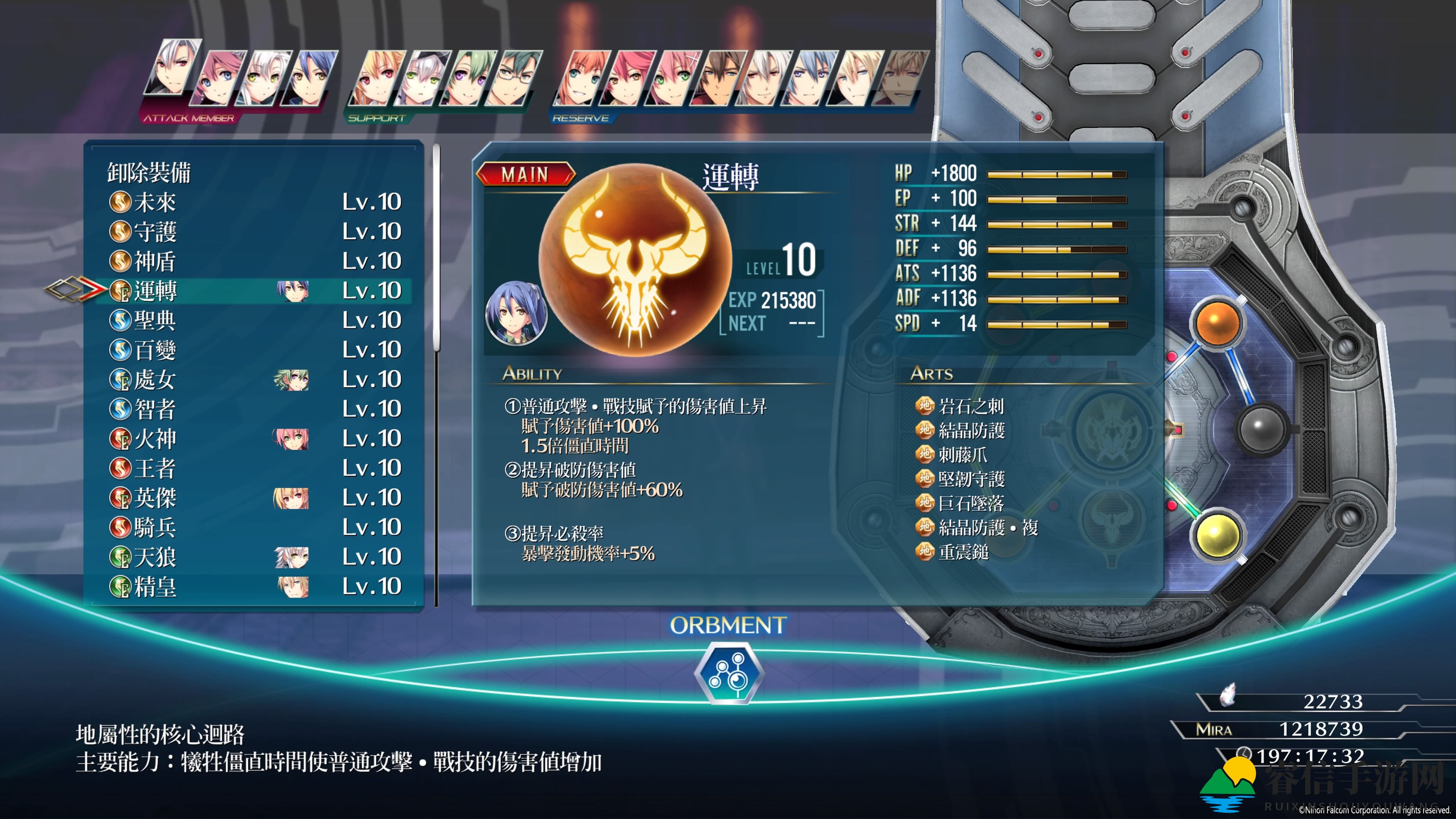
Task: Click the 結晶防護 art's earth element icon
Action: click(x=925, y=430)
